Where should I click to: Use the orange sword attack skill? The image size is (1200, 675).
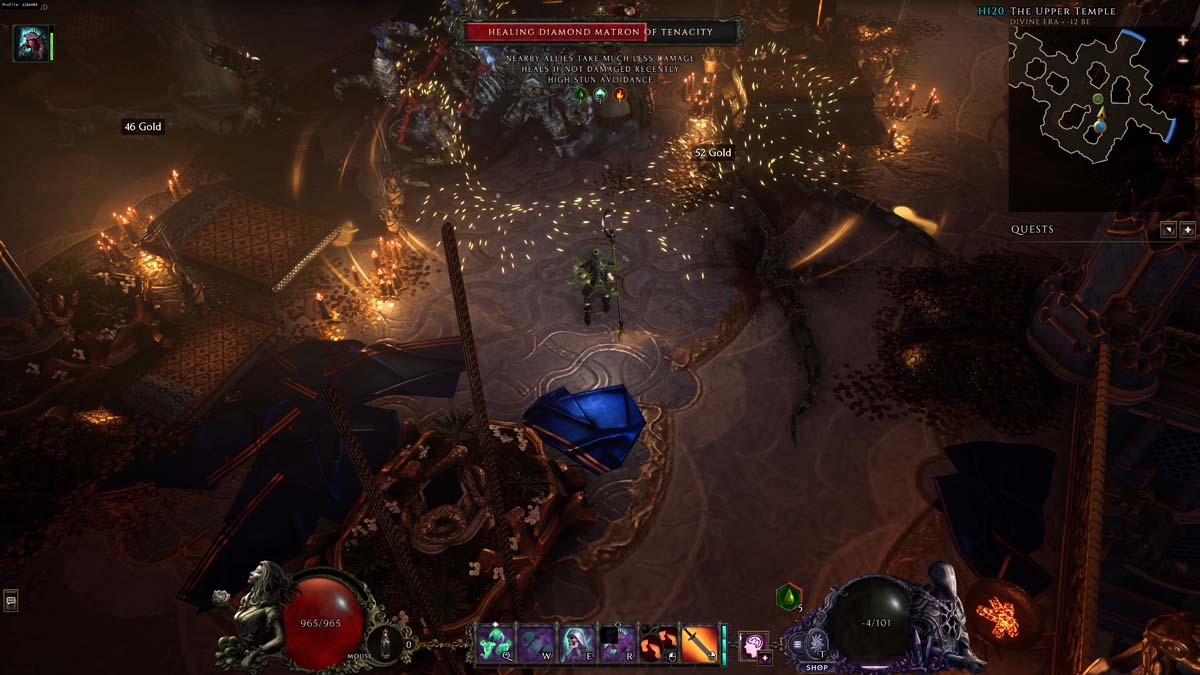coord(699,643)
